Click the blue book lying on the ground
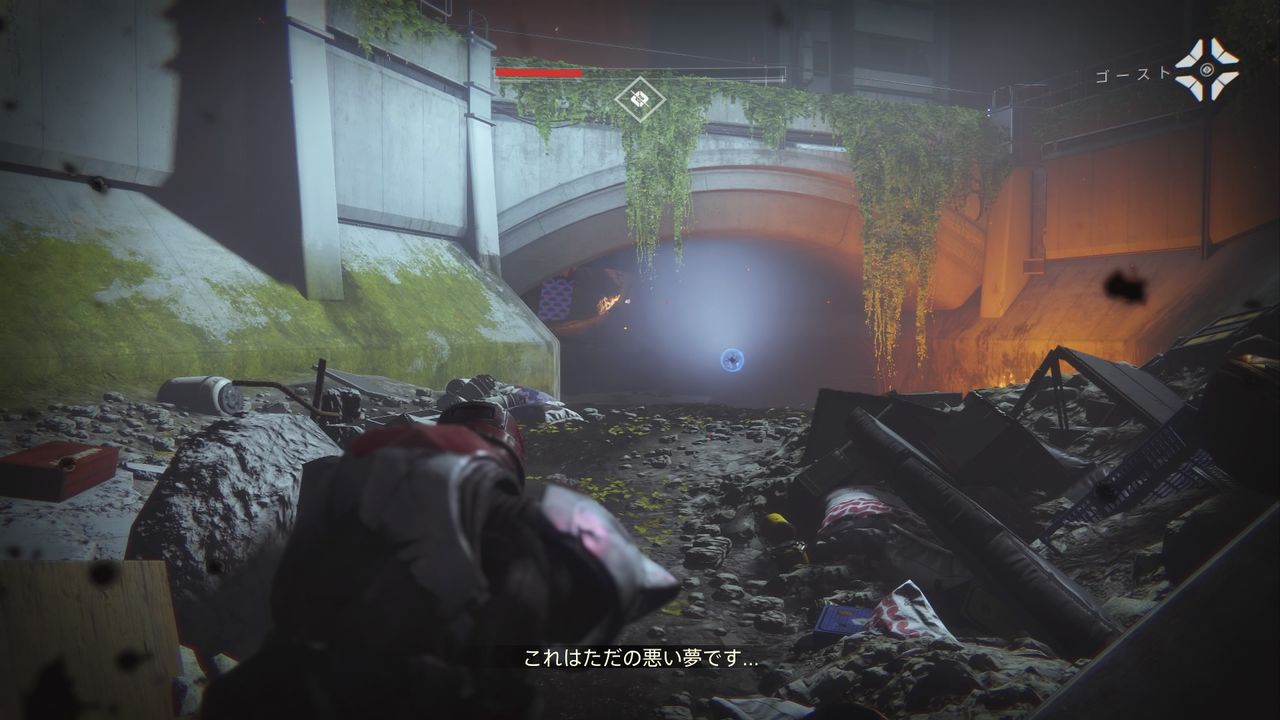 843,617
